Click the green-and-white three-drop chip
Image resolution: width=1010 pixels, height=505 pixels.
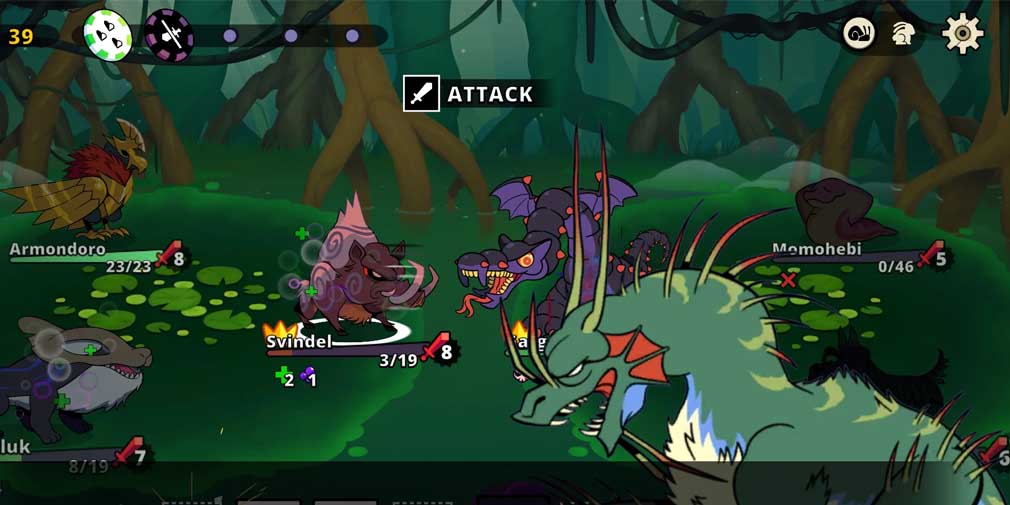(107, 34)
